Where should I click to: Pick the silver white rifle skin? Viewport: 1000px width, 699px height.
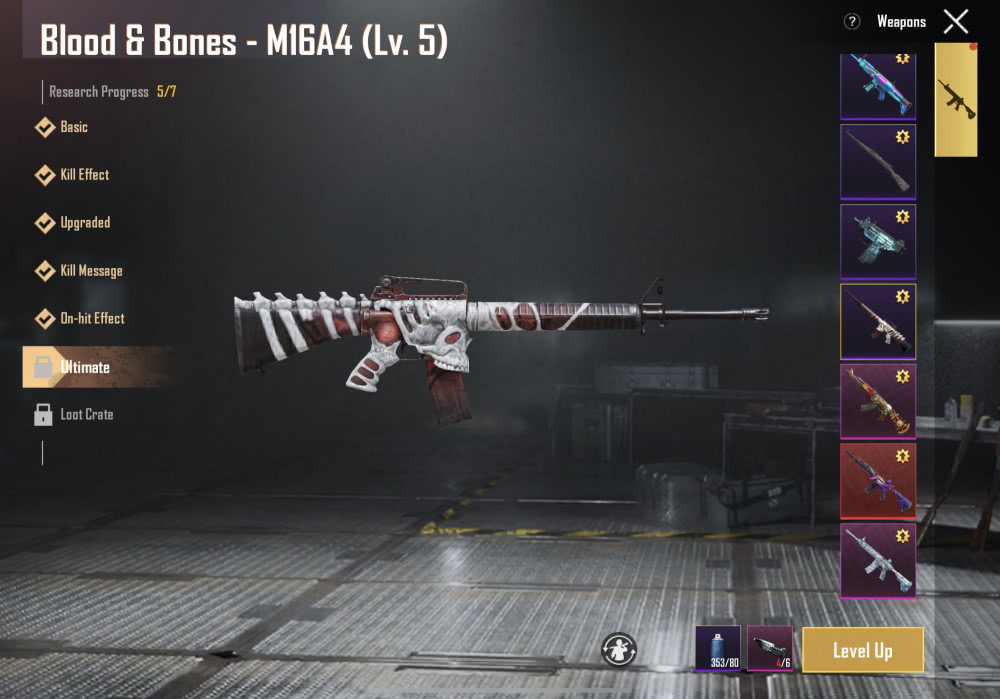877,560
